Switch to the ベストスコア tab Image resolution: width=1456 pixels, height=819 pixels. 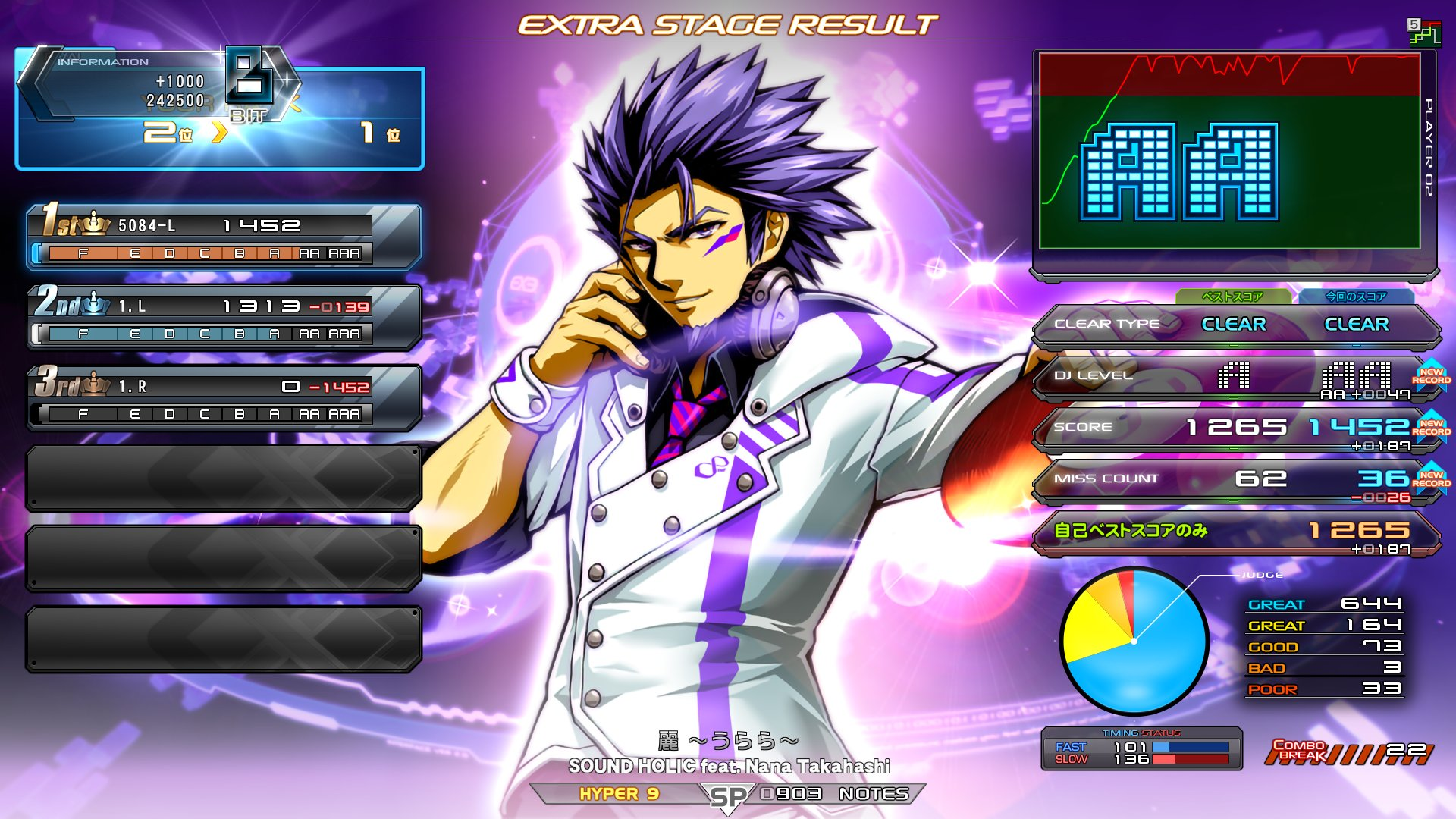[1232, 297]
